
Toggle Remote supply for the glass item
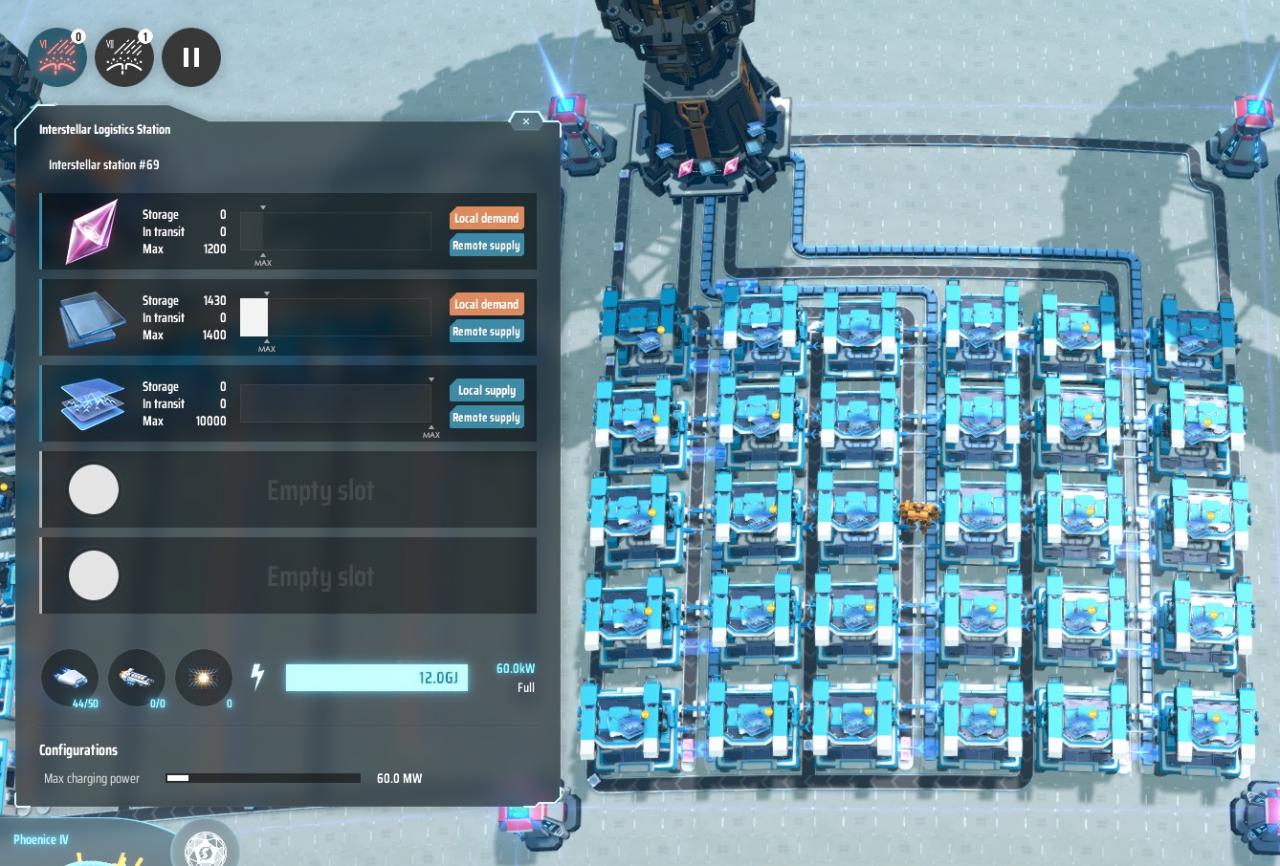486,332
